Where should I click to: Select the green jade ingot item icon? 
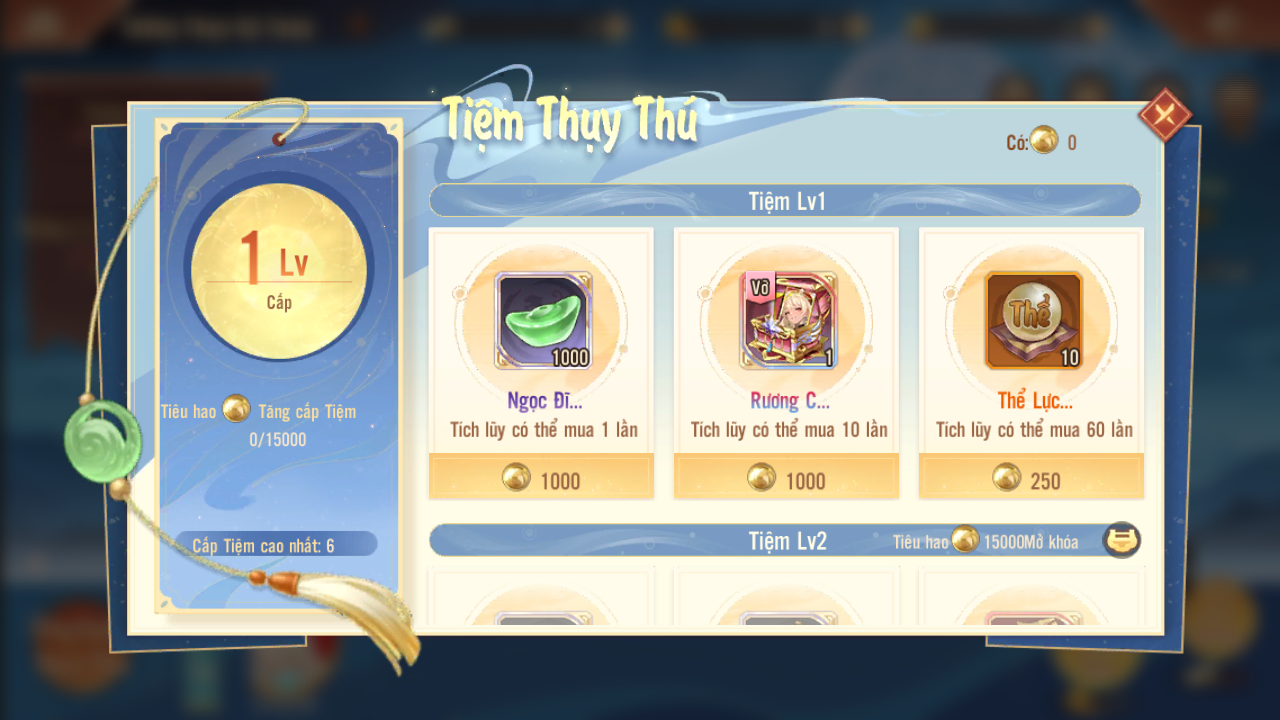[544, 320]
